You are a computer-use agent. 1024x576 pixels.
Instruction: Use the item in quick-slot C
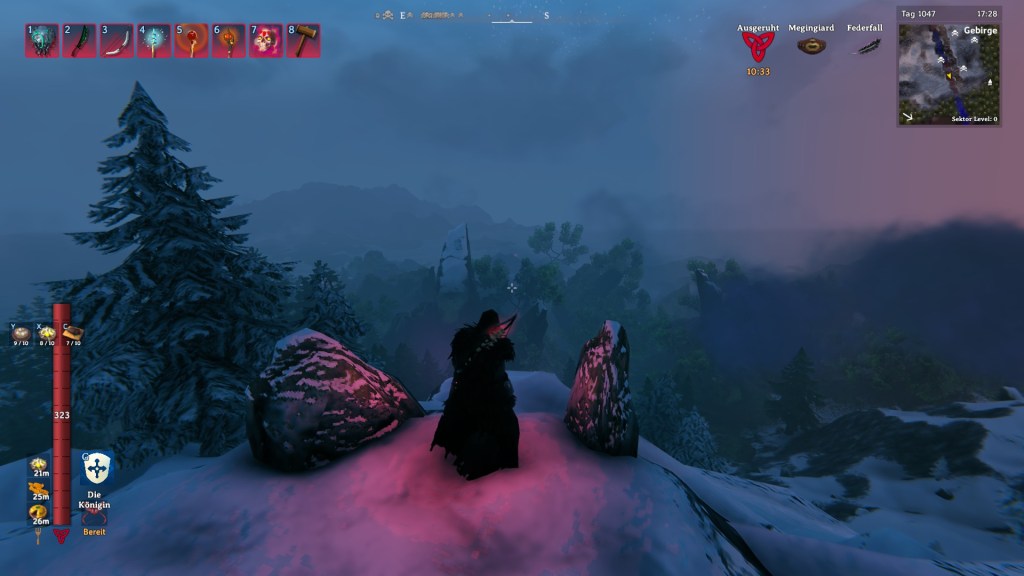[72, 334]
